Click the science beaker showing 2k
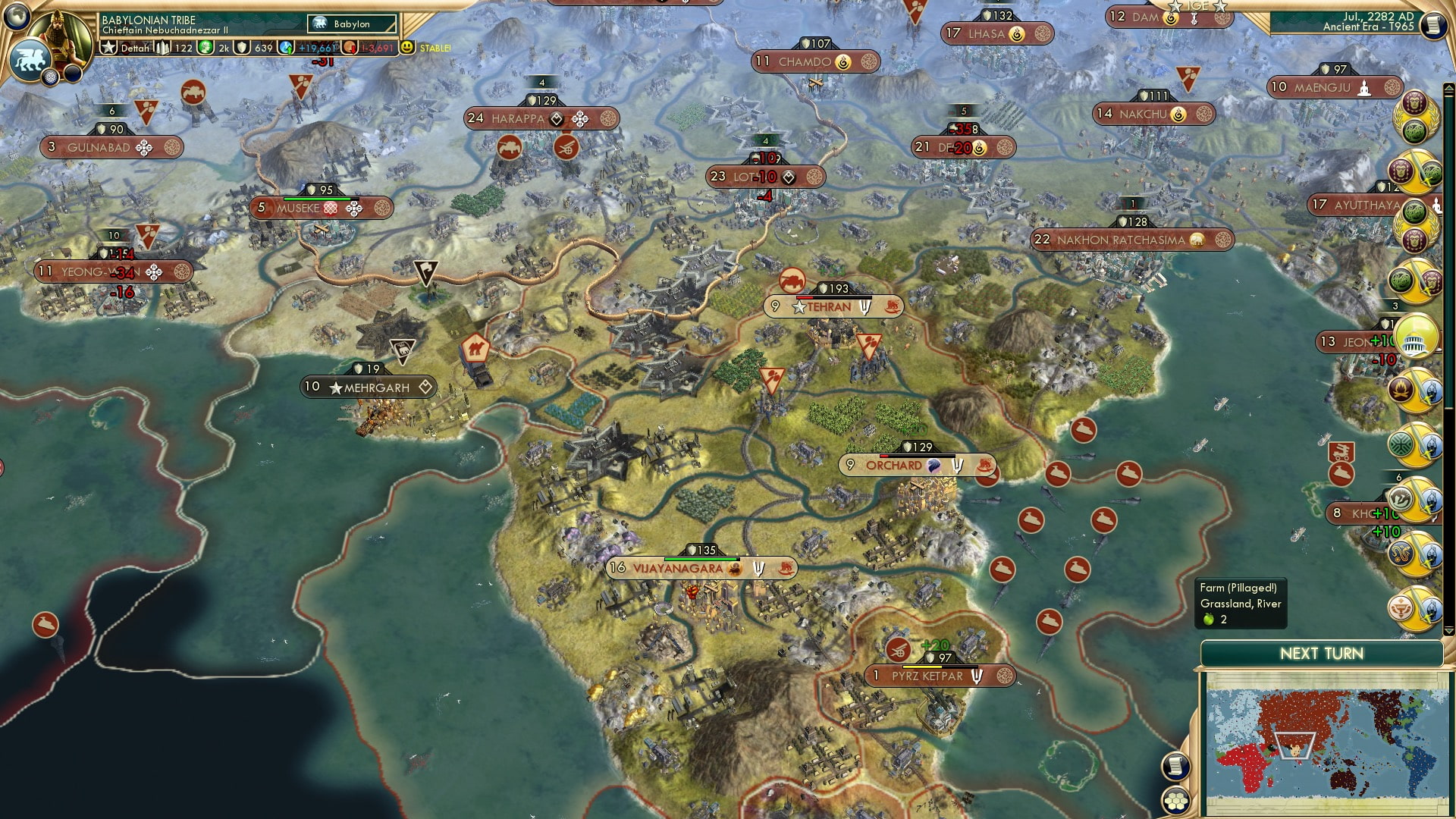Image resolution: width=1456 pixels, height=819 pixels. (206, 47)
